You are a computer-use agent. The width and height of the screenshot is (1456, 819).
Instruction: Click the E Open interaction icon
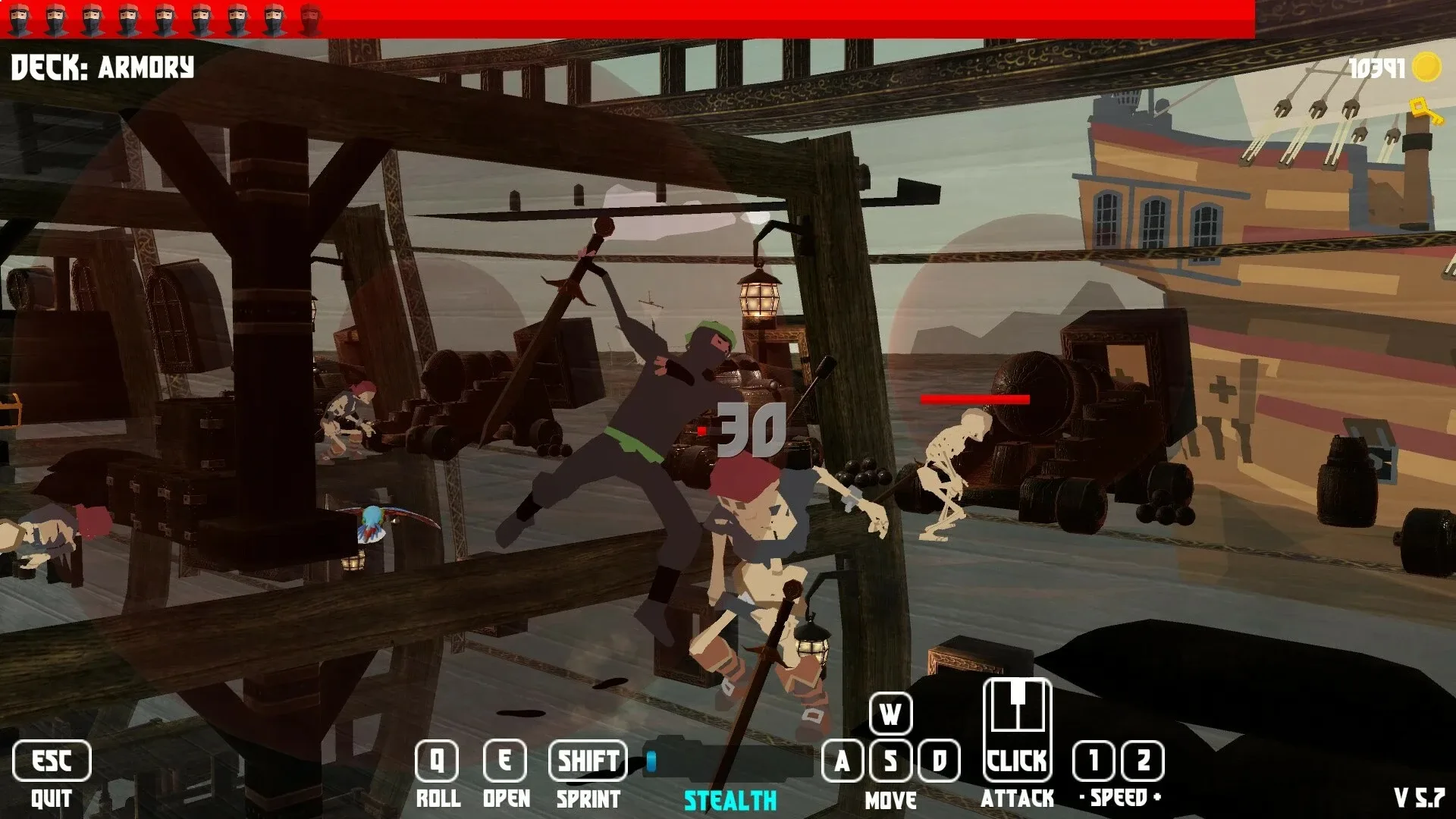pos(505,761)
